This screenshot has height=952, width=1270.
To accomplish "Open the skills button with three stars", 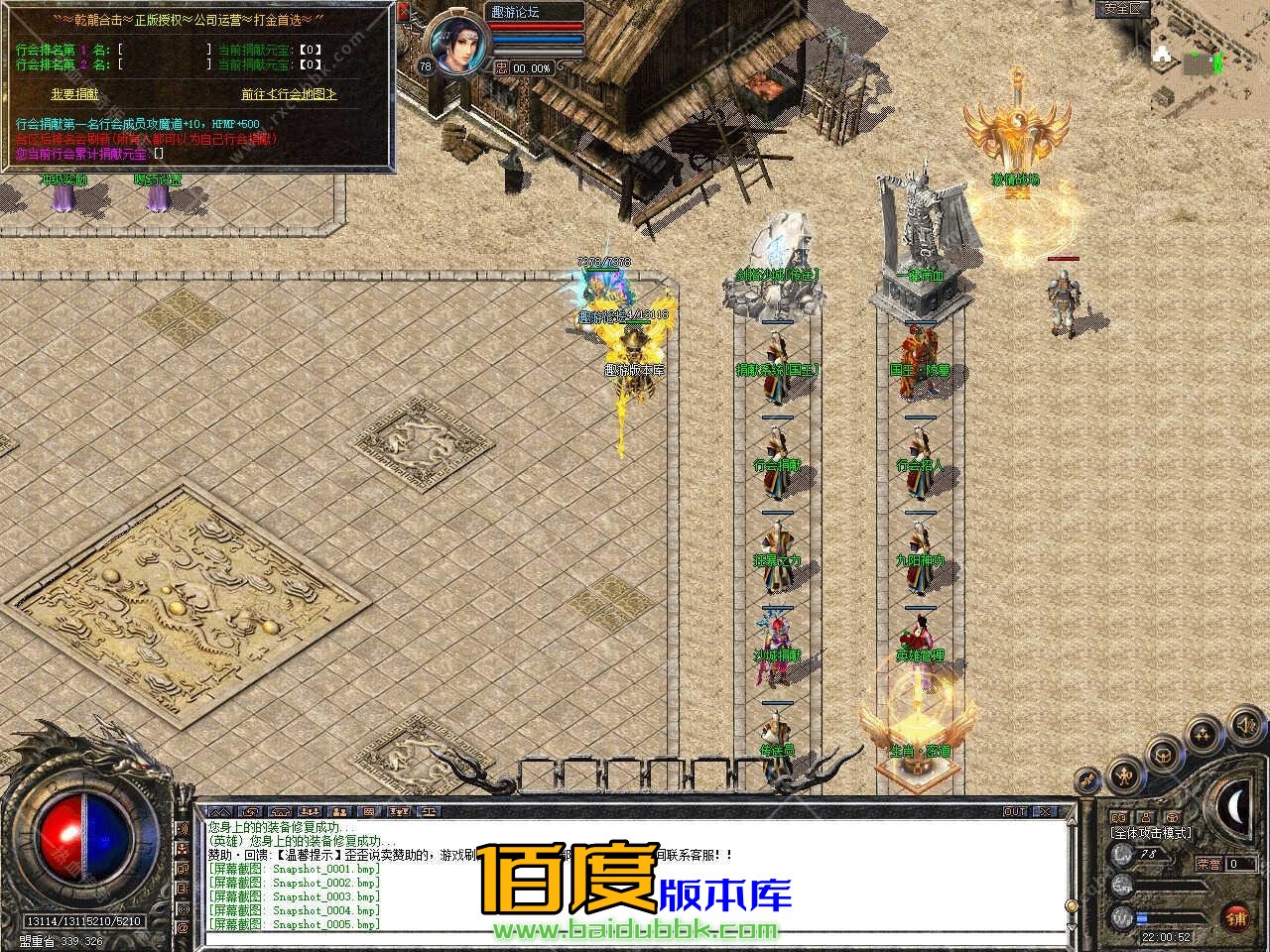I will [x=1203, y=735].
